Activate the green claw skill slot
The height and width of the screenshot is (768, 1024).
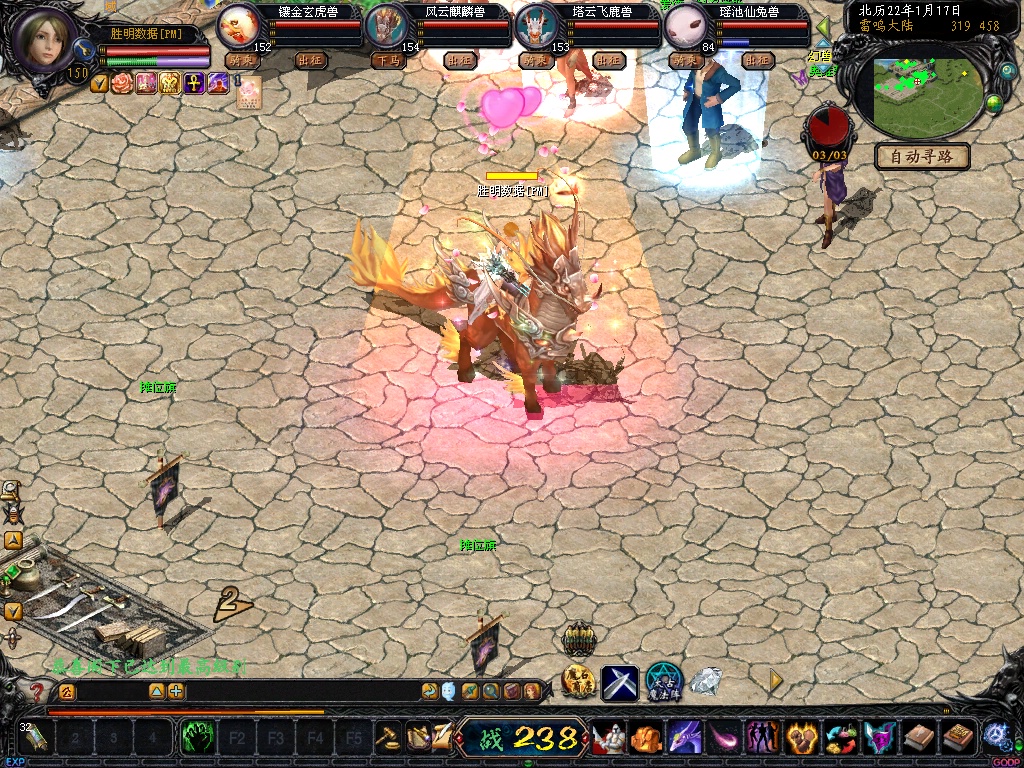[x=197, y=739]
